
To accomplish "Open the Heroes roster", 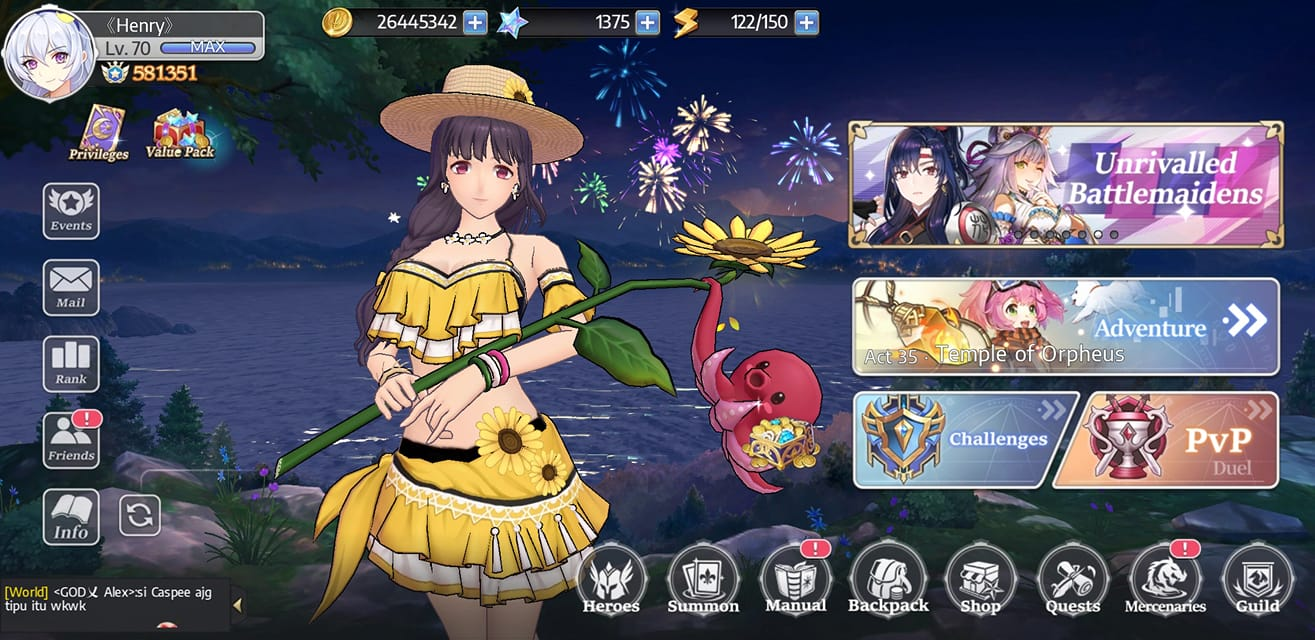I will coord(611,580).
